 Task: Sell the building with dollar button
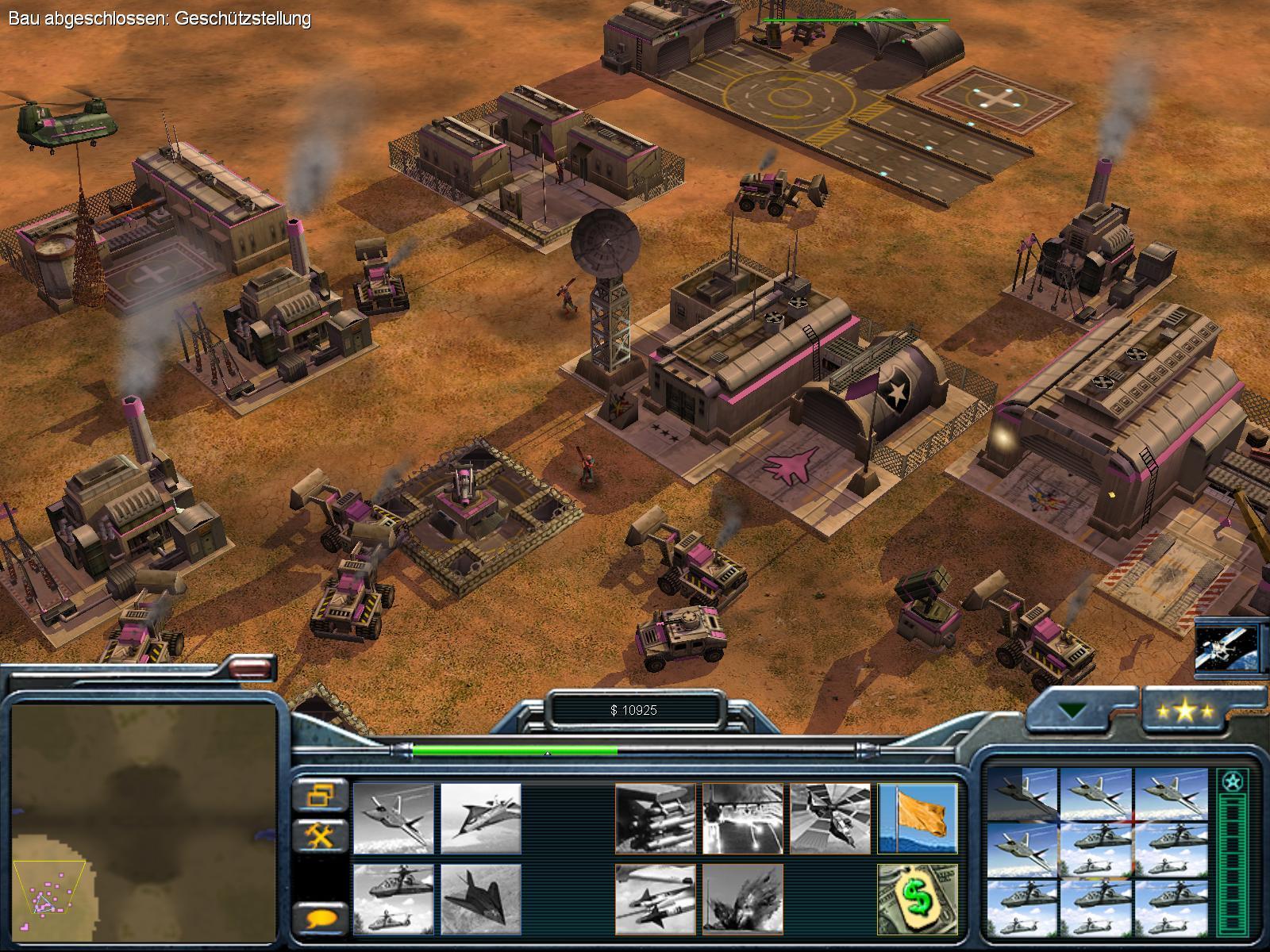pyautogui.click(x=918, y=900)
